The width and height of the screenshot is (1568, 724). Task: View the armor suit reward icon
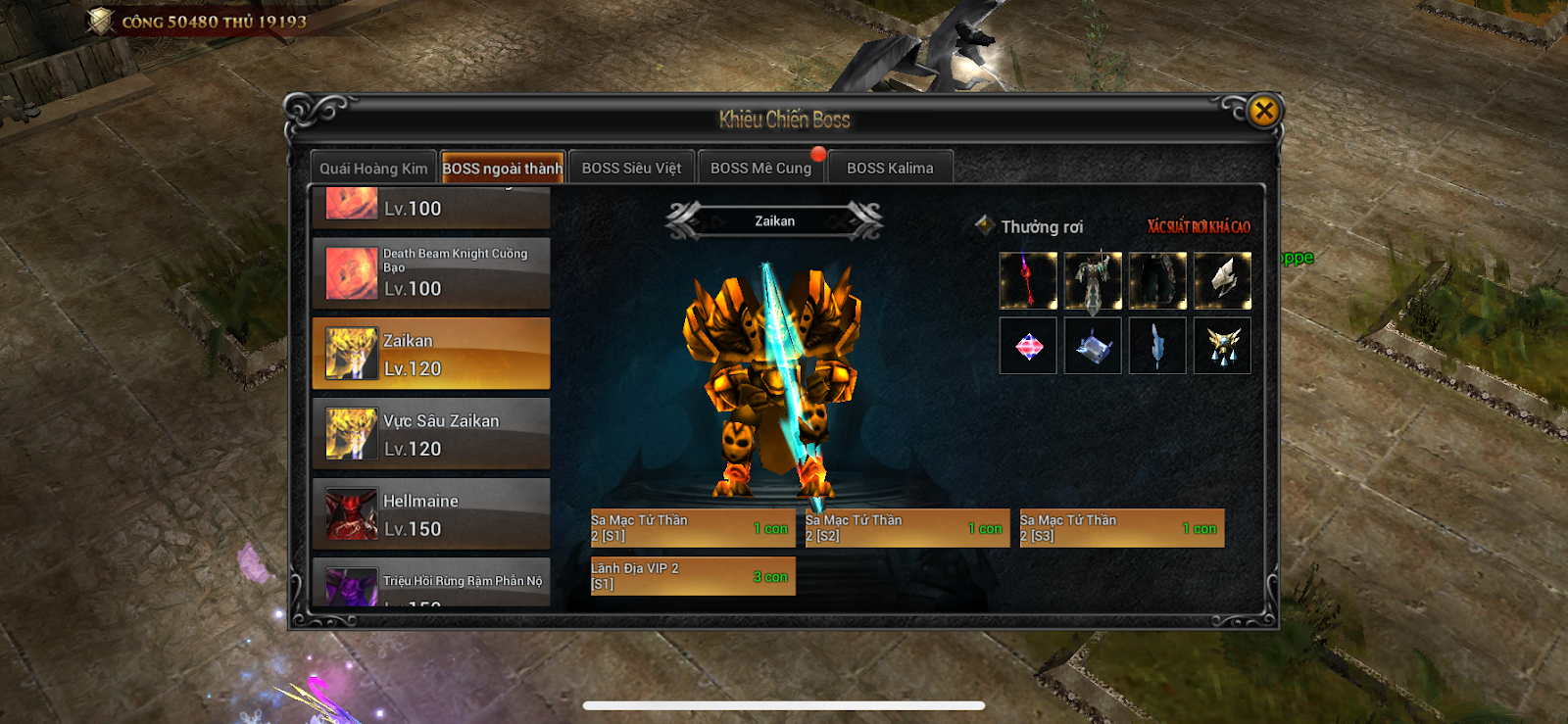pyautogui.click(x=1093, y=281)
